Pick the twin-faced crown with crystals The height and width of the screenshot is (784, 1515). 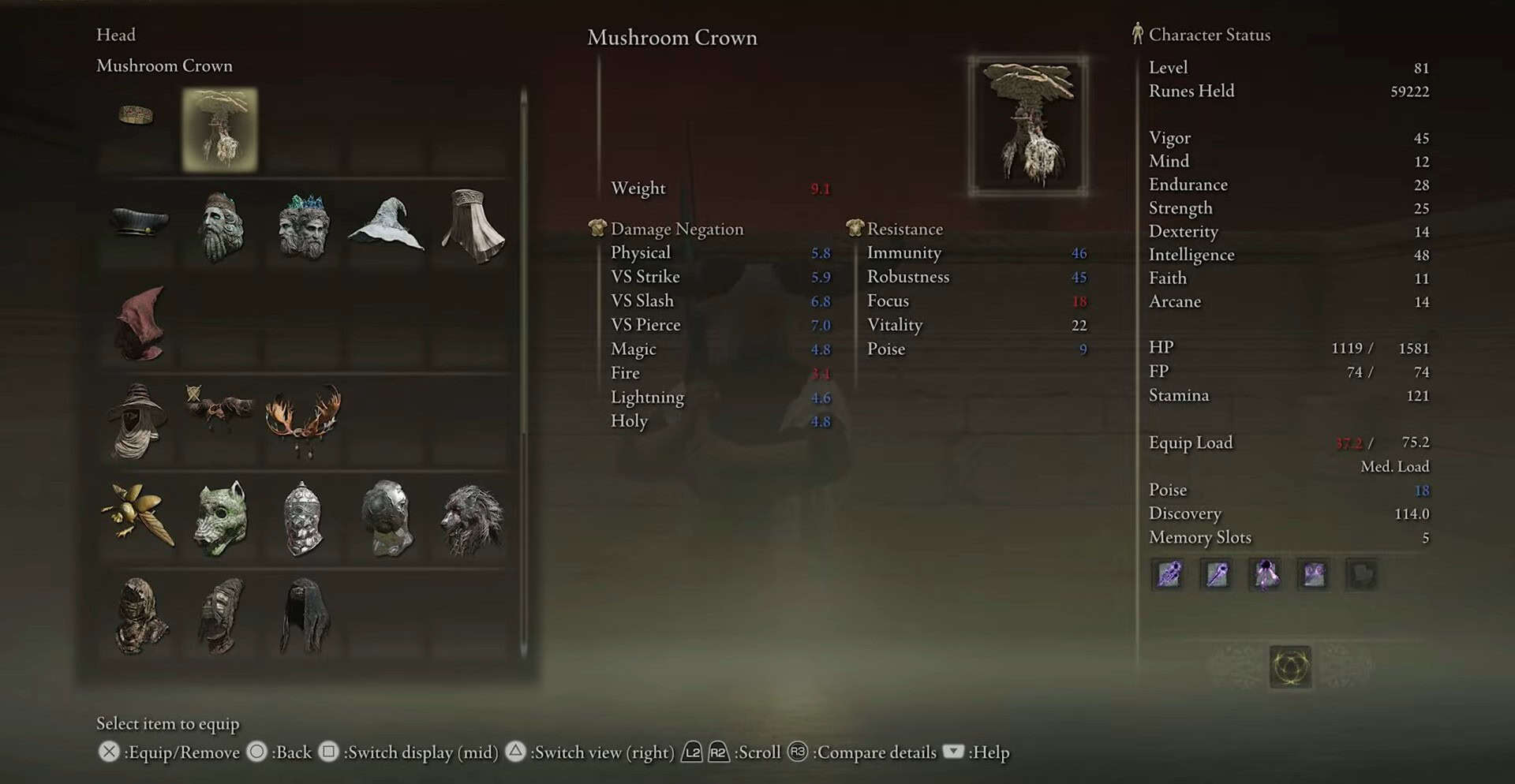(304, 226)
